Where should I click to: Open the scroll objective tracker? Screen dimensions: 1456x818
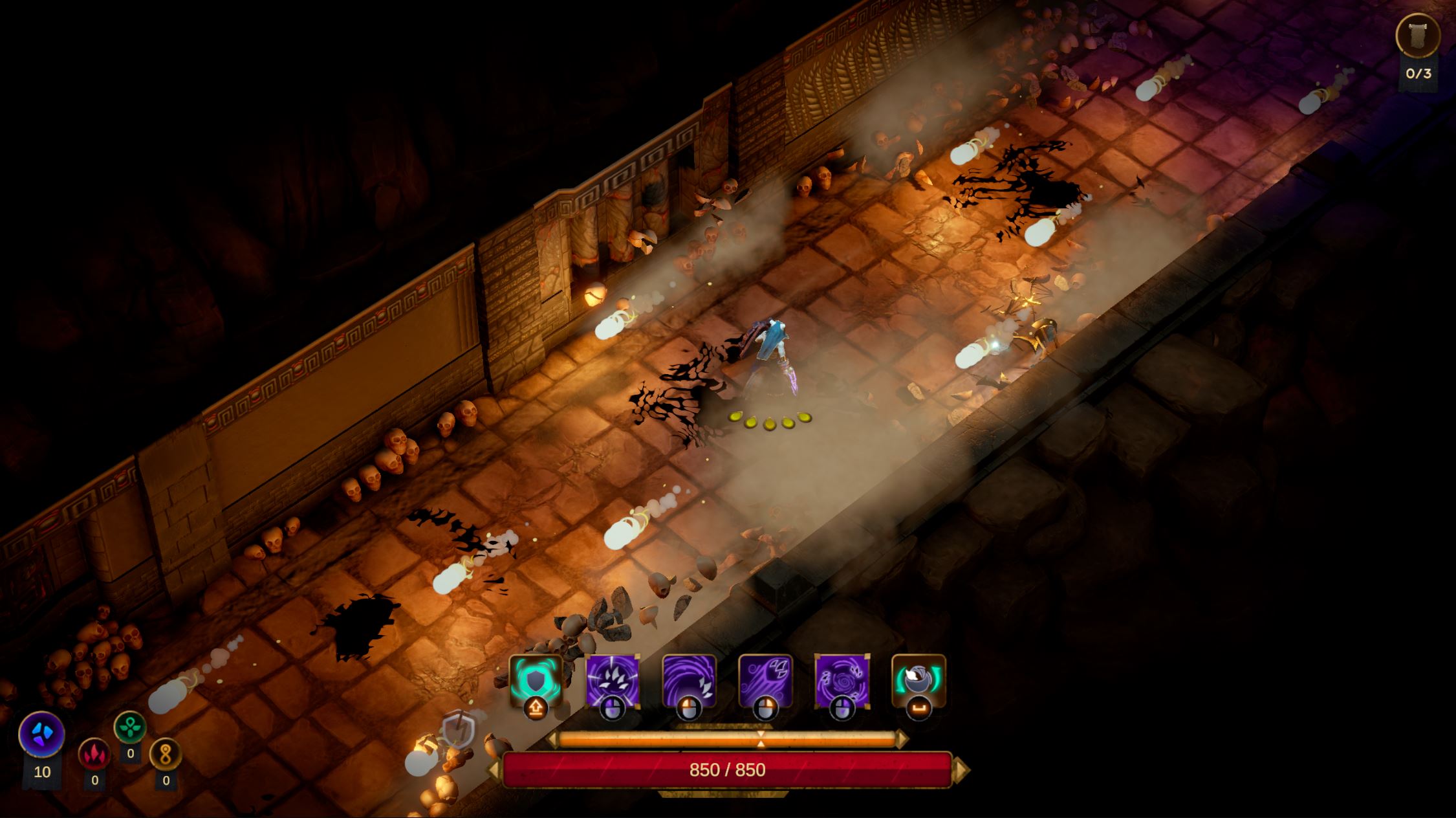[x=1418, y=36]
